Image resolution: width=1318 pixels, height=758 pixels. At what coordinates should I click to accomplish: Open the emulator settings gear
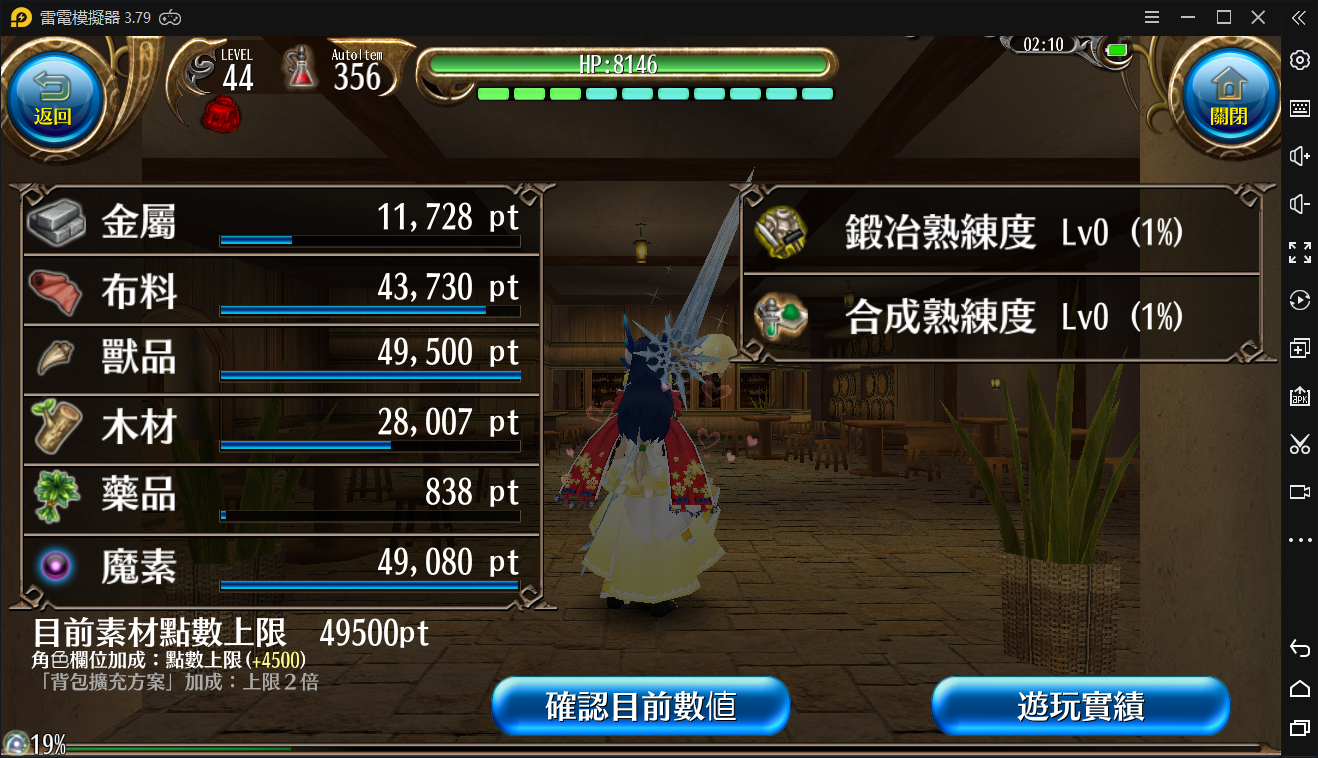(1299, 60)
